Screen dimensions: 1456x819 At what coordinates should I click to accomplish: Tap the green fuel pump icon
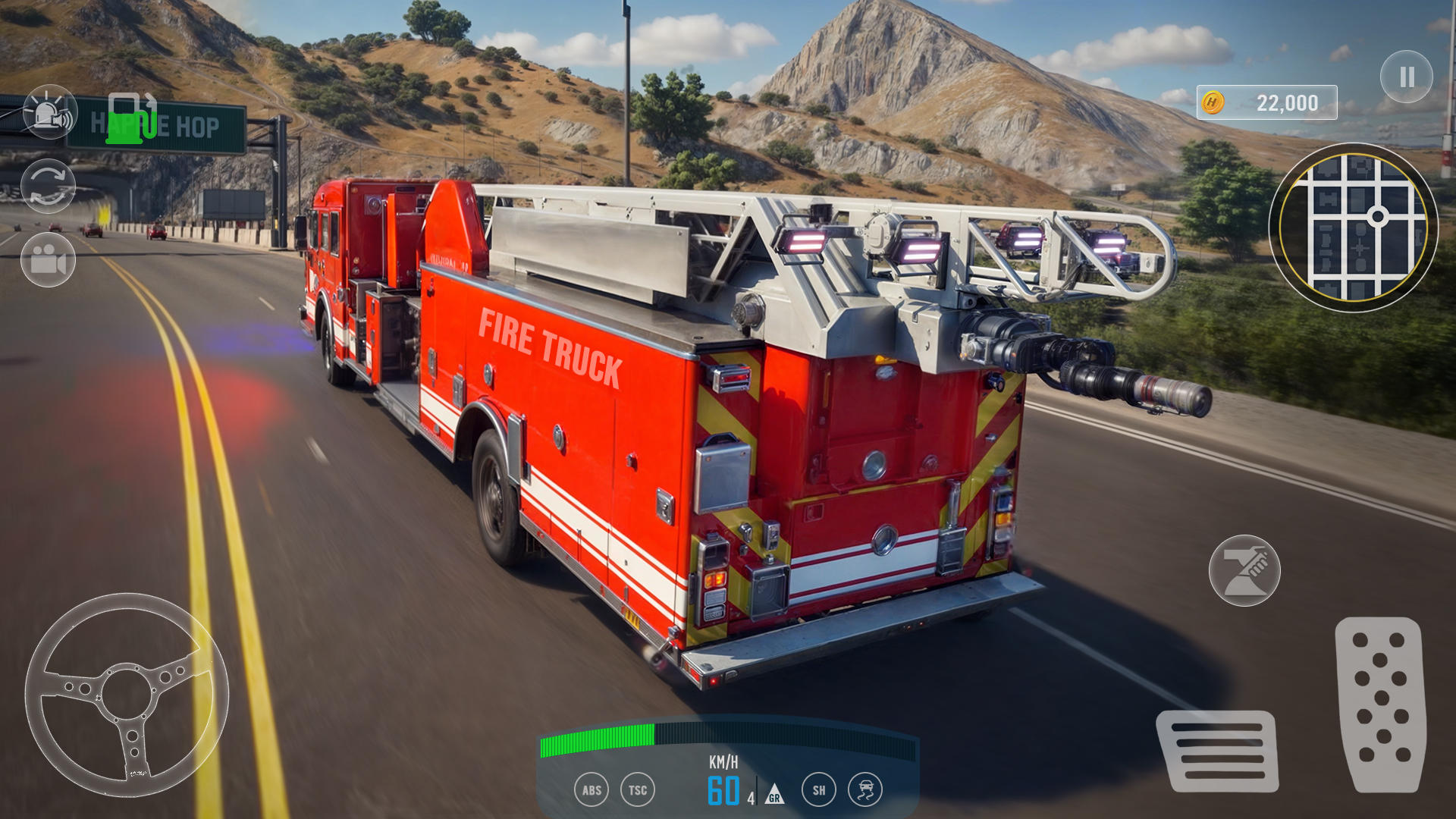click(131, 118)
